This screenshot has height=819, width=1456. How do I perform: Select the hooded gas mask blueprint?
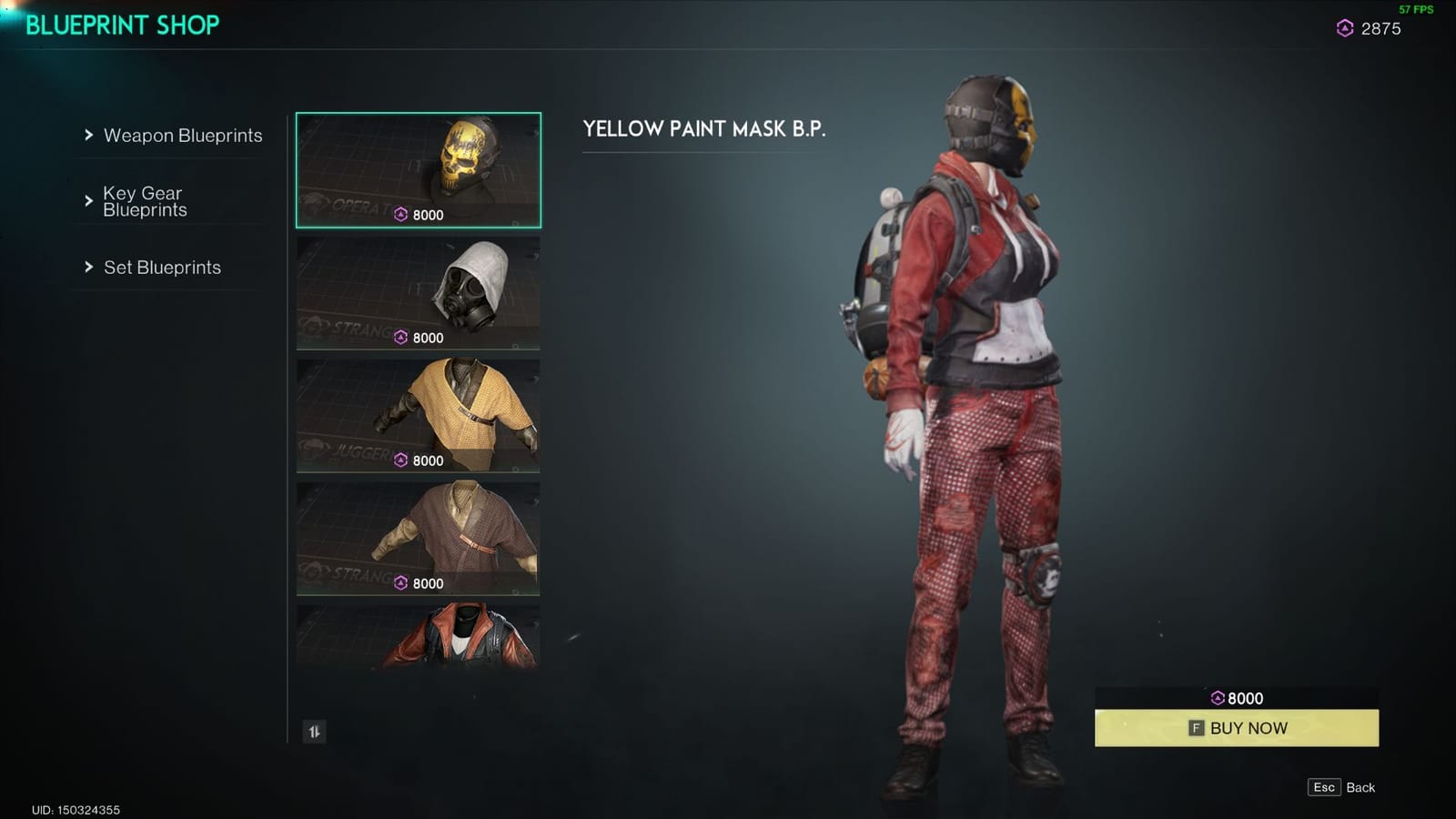(417, 291)
